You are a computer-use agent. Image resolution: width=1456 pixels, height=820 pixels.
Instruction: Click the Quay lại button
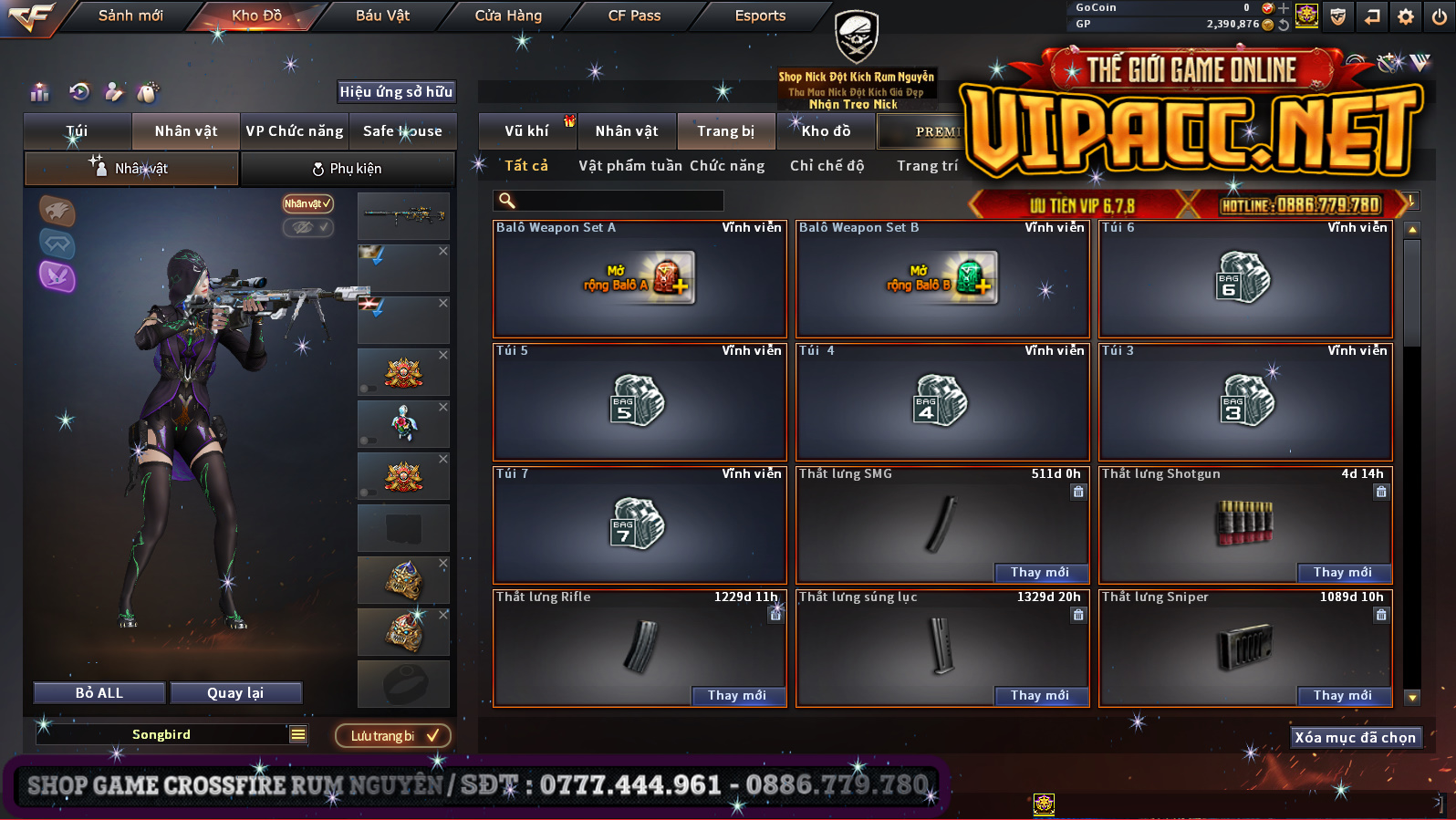pos(235,693)
